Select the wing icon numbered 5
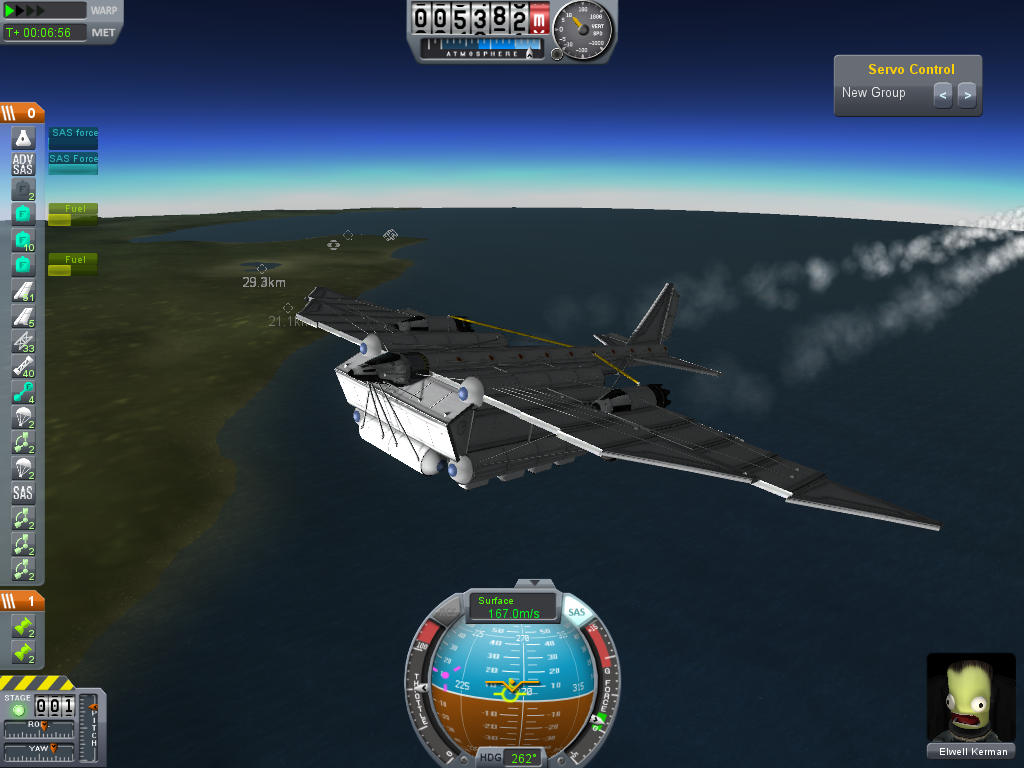The image size is (1024, 768). 23,317
